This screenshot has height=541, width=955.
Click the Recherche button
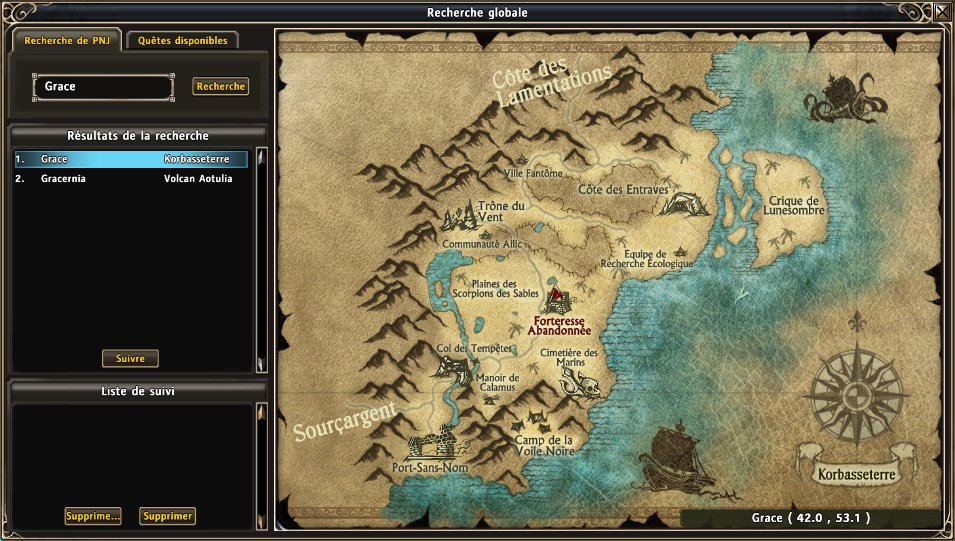(220, 87)
